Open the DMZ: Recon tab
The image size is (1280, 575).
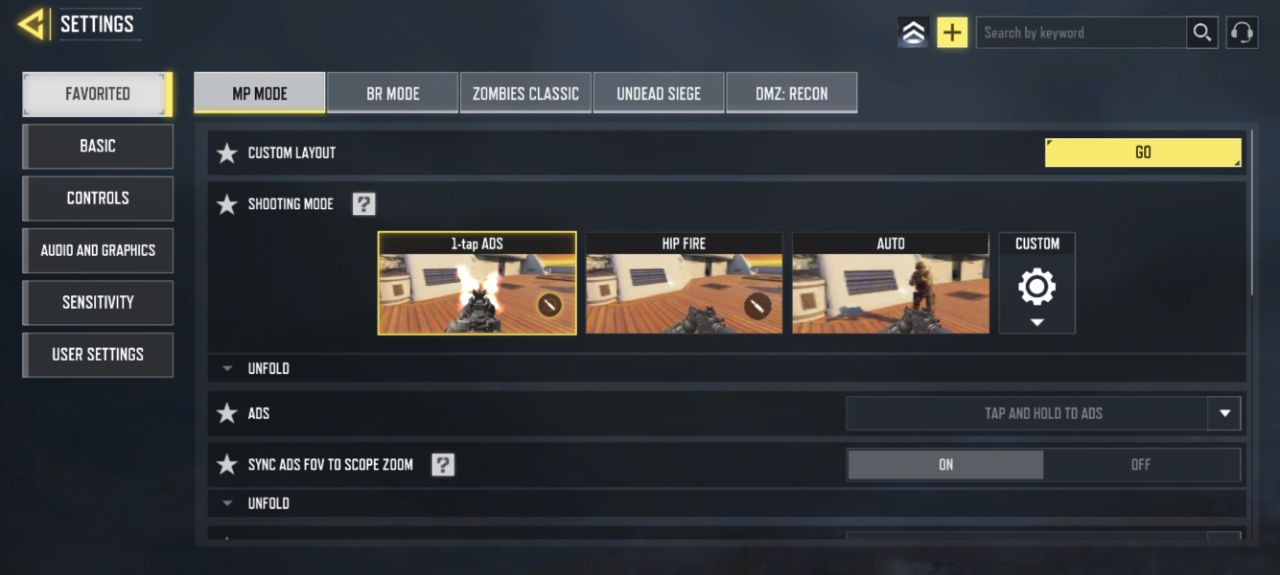click(791, 93)
